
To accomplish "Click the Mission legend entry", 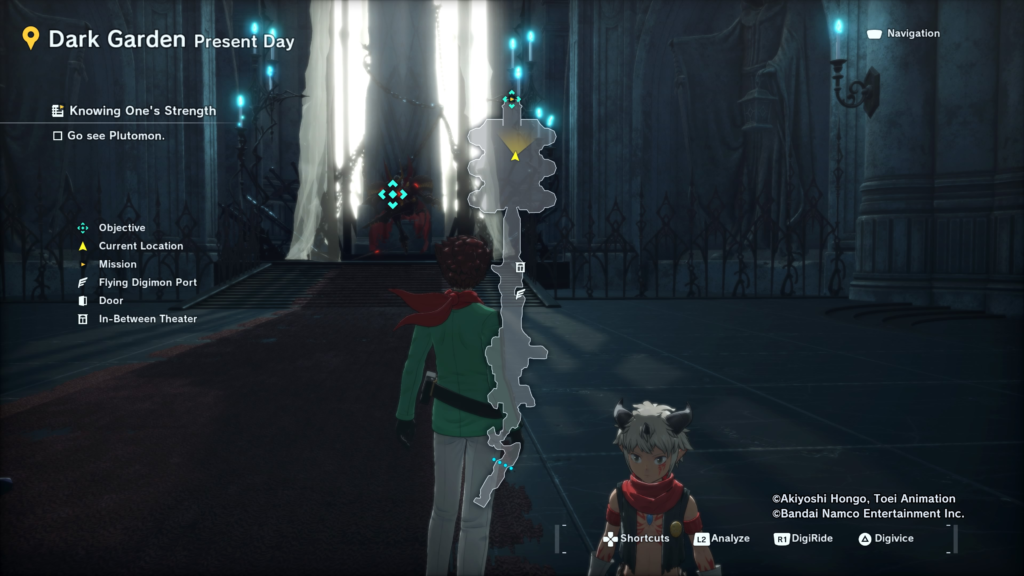I will coord(117,264).
